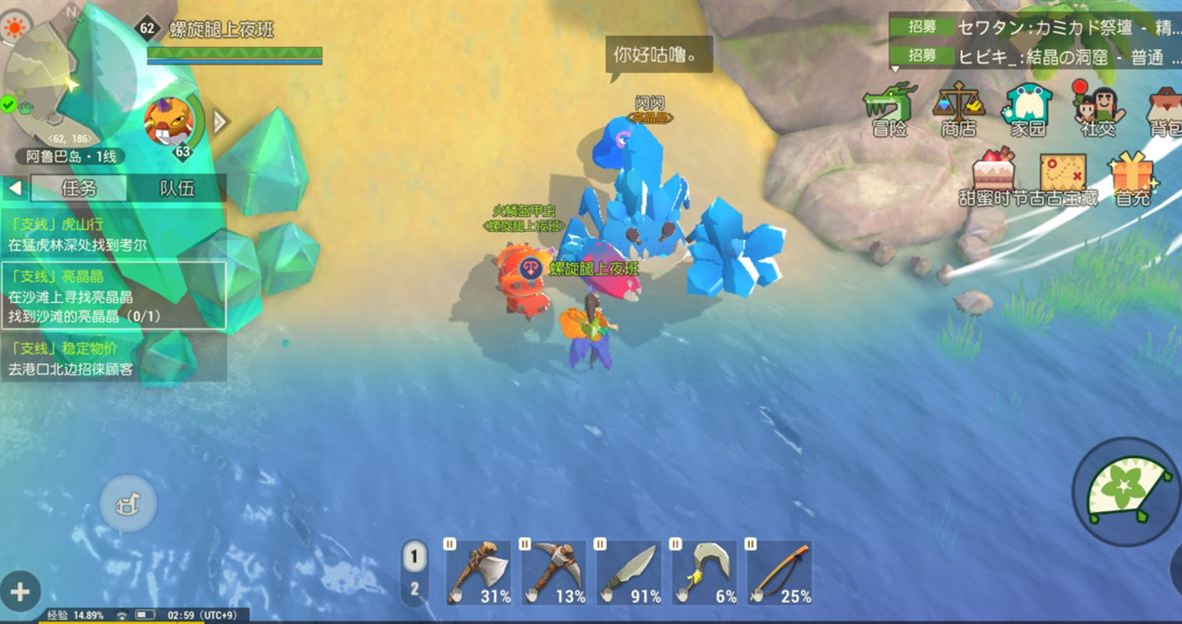Image resolution: width=1182 pixels, height=624 pixels.
Task: Open the 首充 first-recharge gift box
Action: click(1132, 176)
